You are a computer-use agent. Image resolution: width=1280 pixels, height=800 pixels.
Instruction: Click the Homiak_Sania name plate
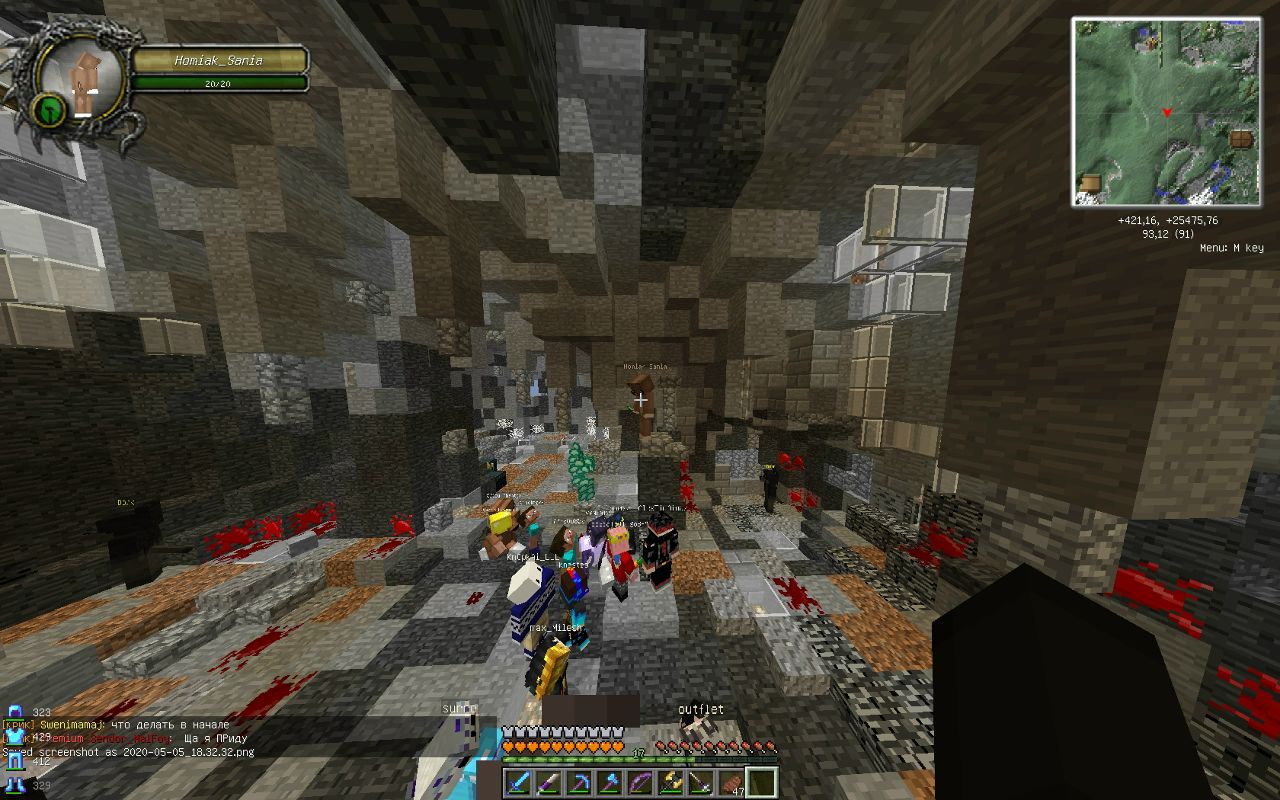coord(219,61)
